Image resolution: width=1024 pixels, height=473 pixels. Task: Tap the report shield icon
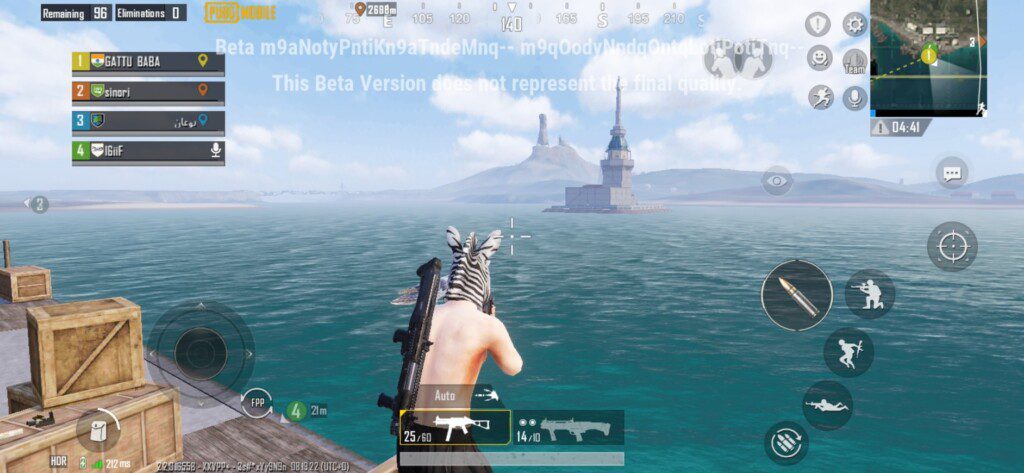[x=819, y=25]
